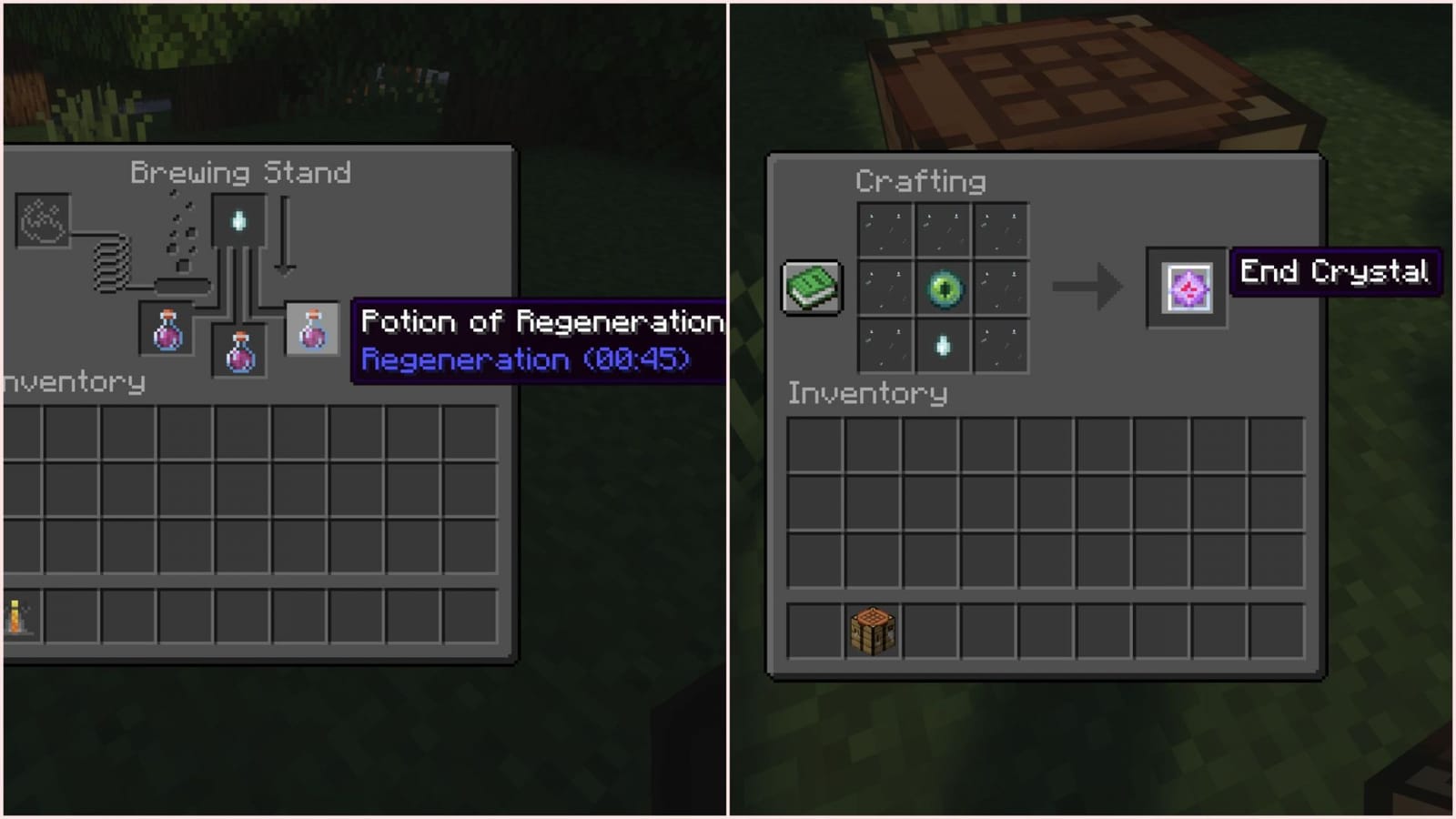The image size is (1456, 819).
Task: Select the glass block left of the Eye of Ender
Action: (884, 288)
